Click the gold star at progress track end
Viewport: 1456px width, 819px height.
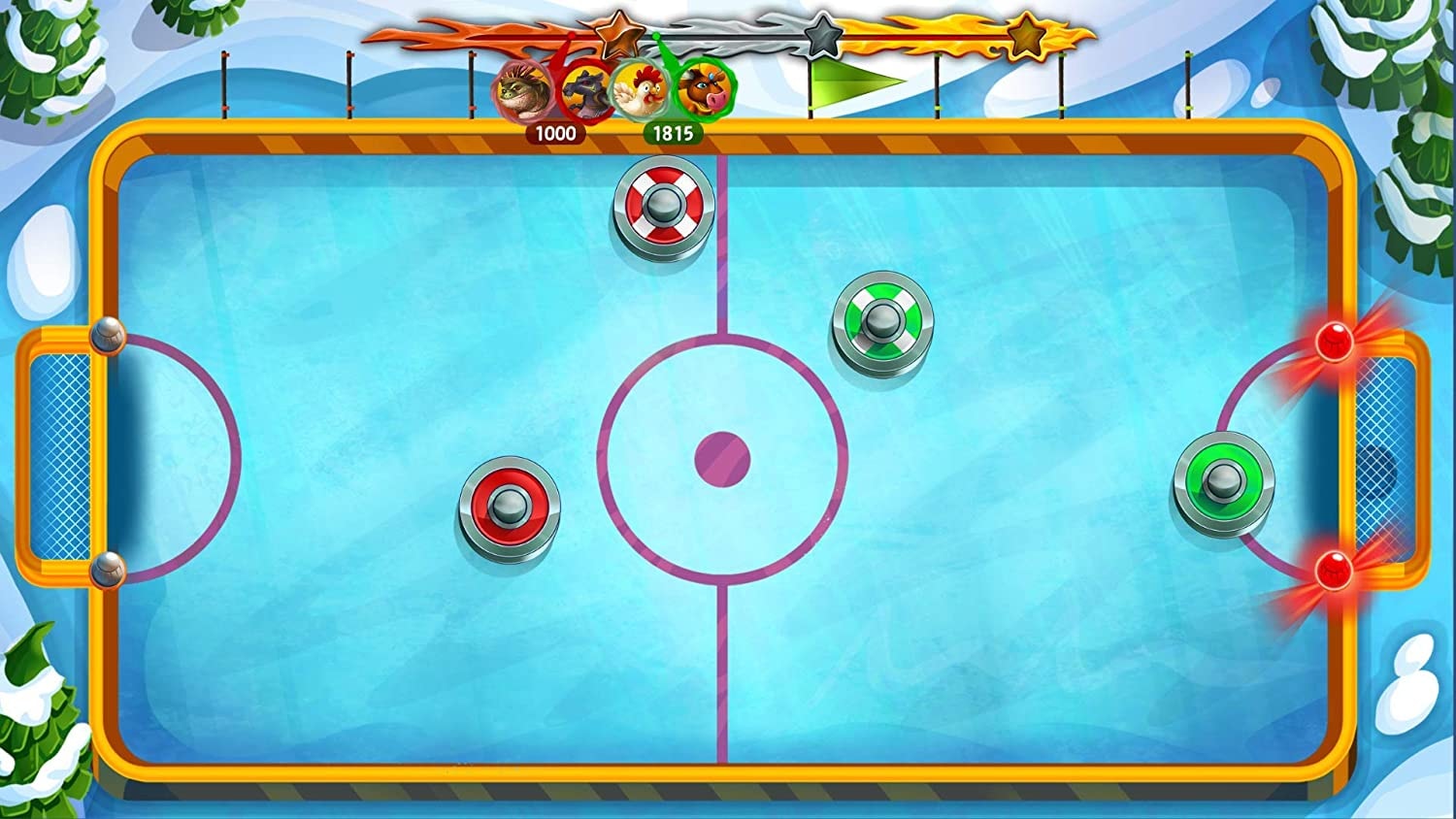click(1025, 39)
